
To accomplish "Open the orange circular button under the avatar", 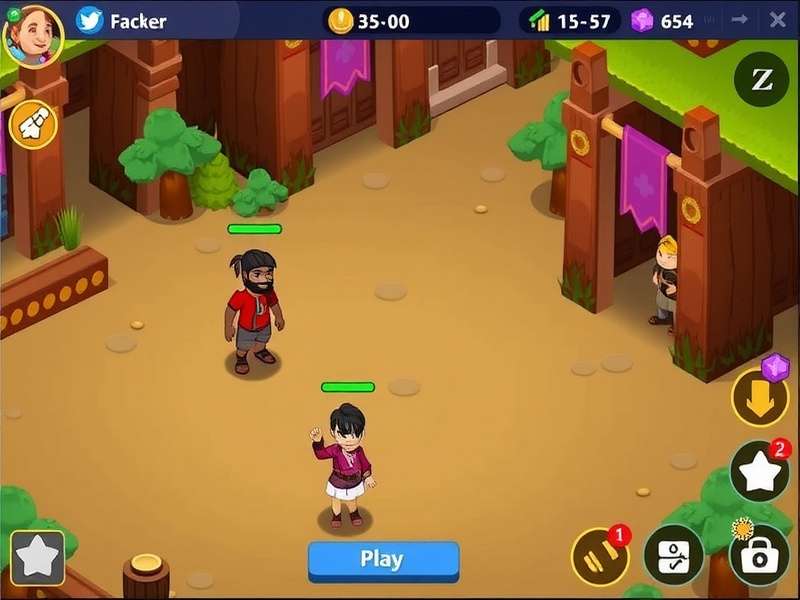I will 32,124.
